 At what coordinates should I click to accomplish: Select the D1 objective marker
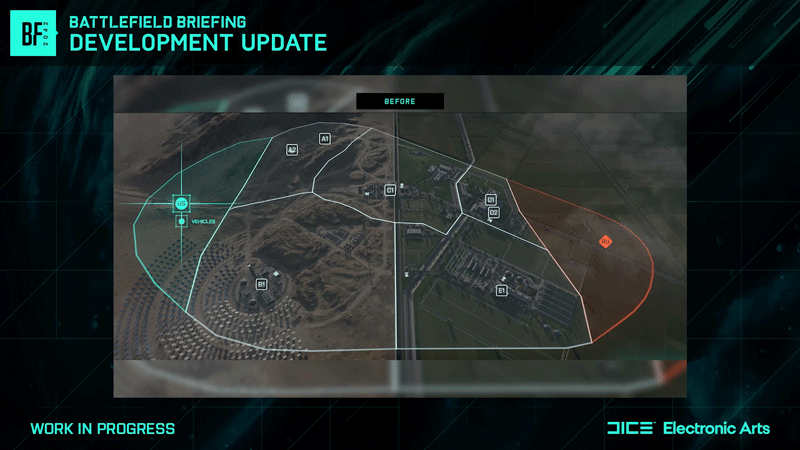pyautogui.click(x=491, y=199)
